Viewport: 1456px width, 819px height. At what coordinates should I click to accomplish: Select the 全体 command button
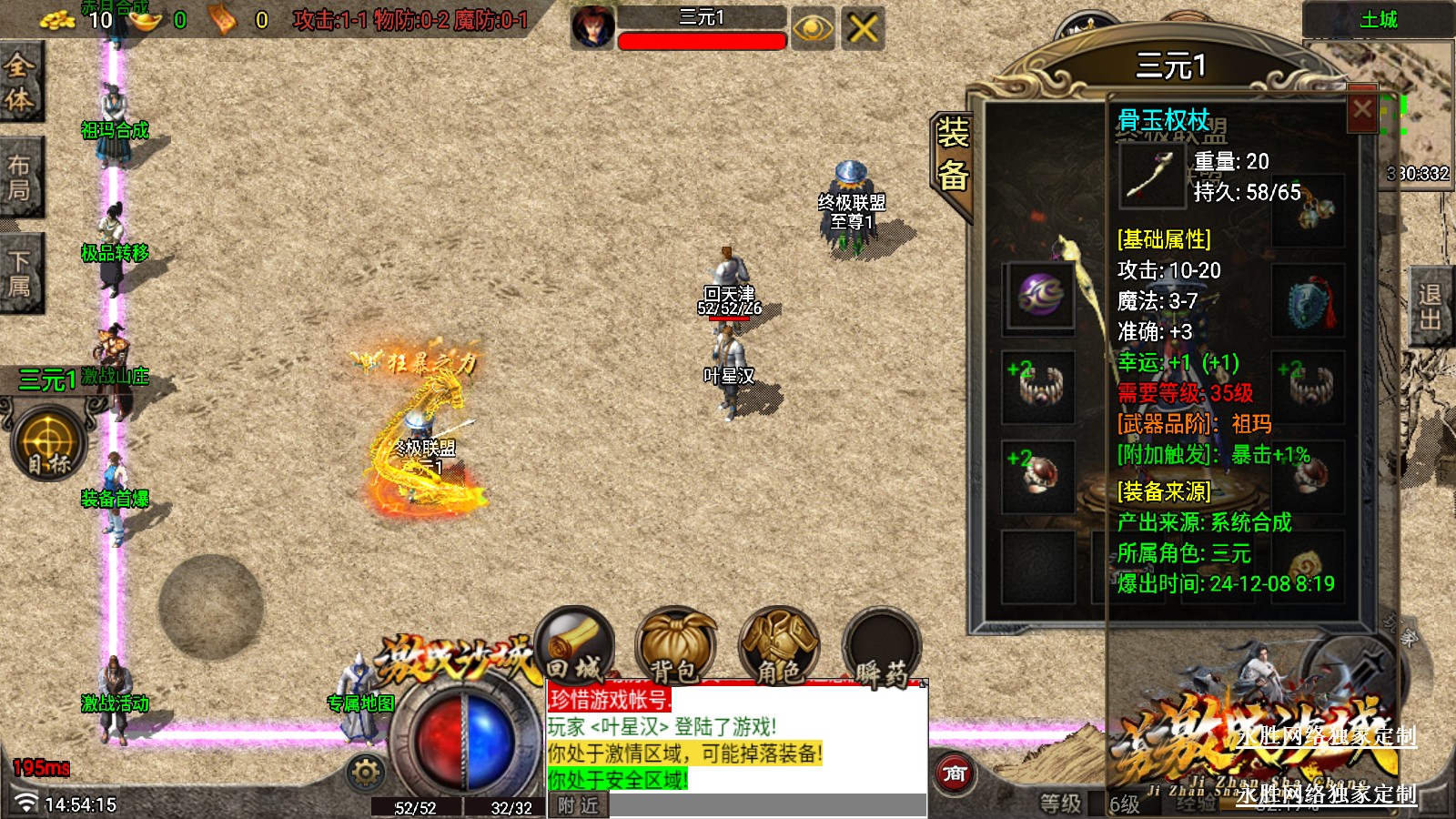click(20, 82)
